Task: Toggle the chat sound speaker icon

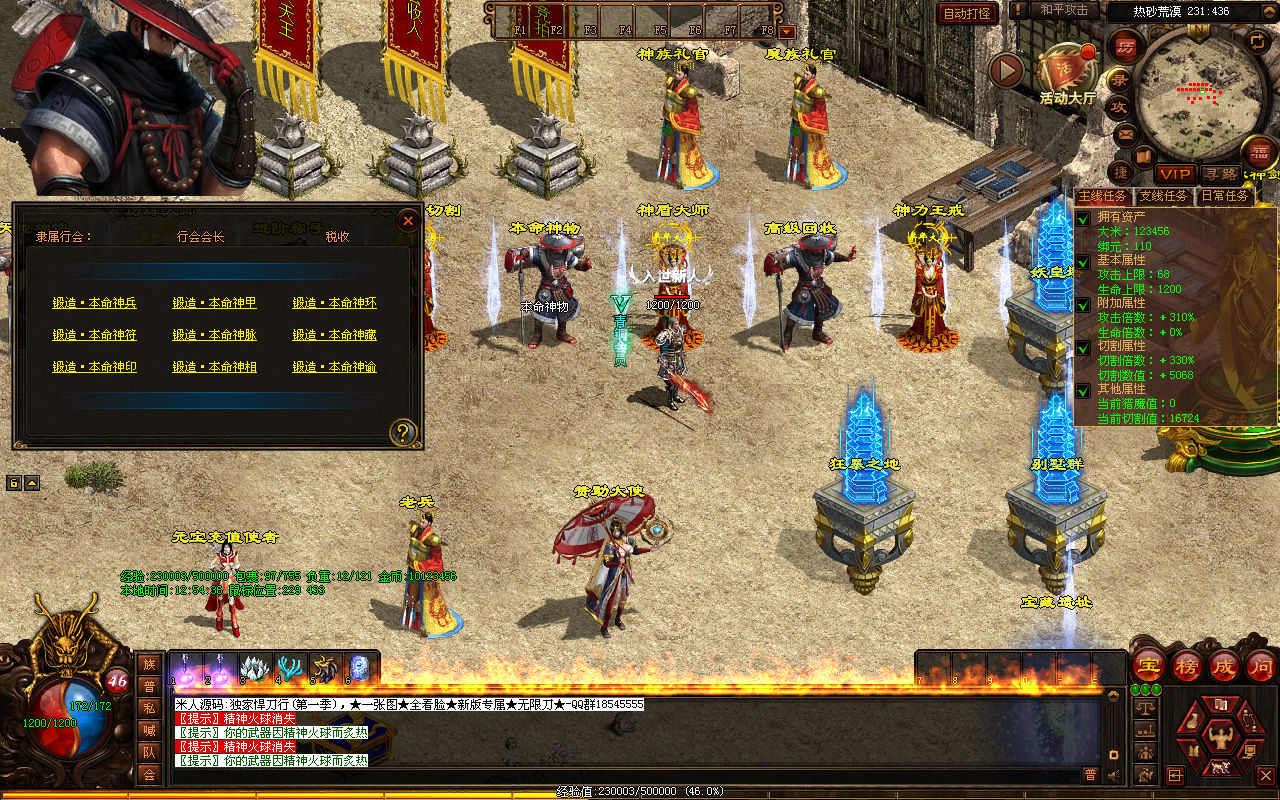Action: point(1113,775)
